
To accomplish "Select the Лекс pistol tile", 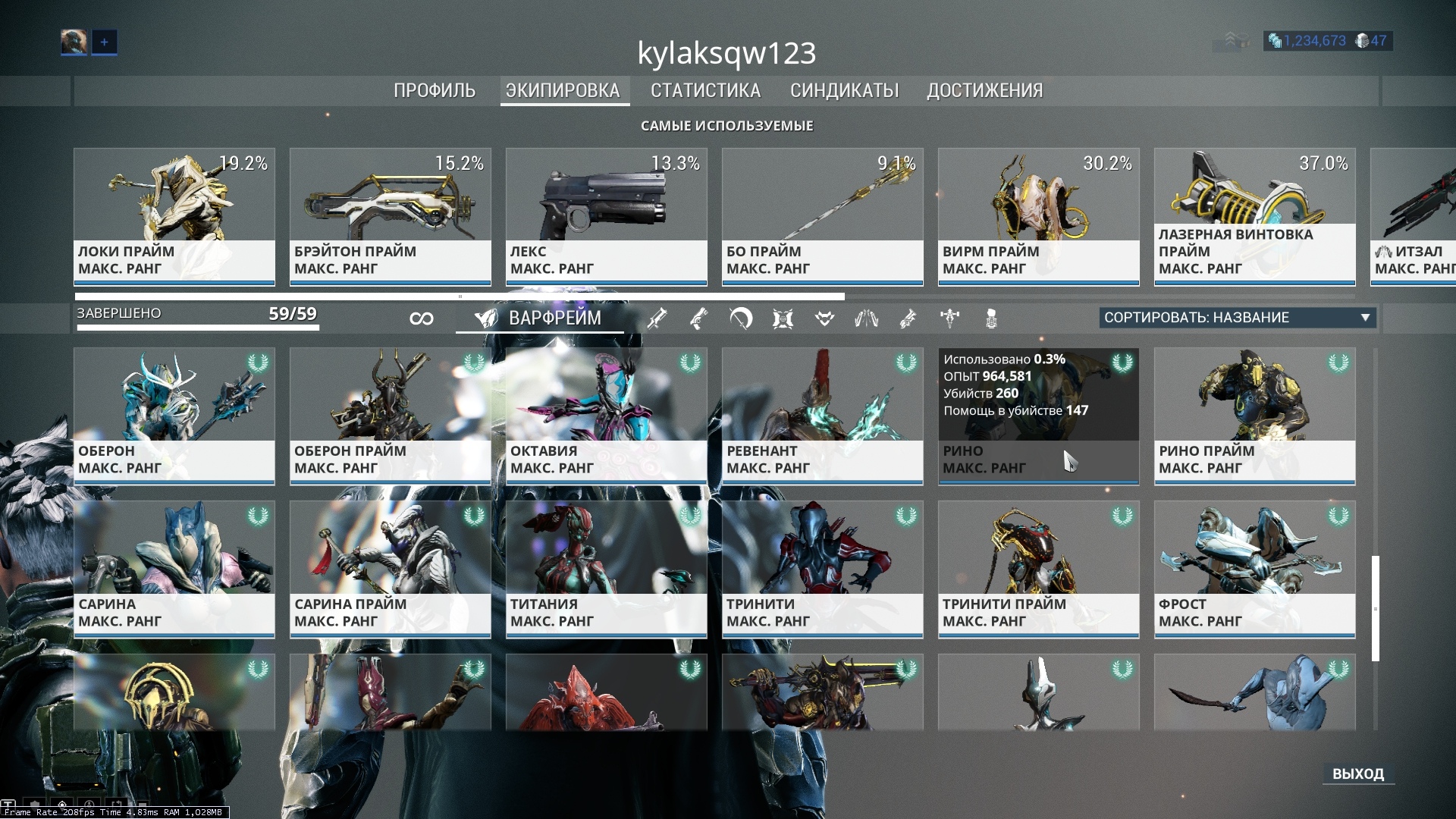I will click(x=607, y=216).
